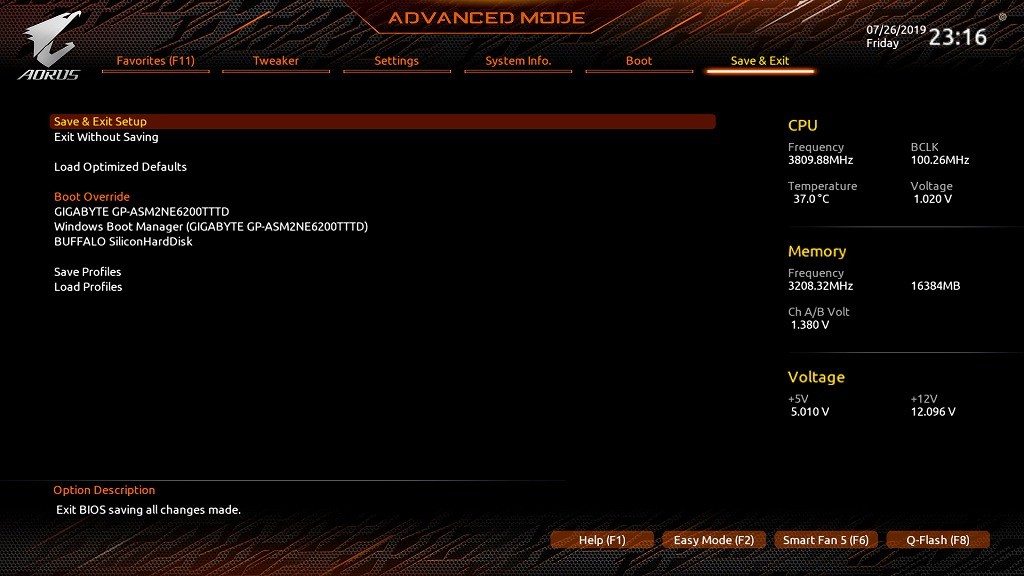Image resolution: width=1024 pixels, height=576 pixels.
Task: Switch to the Favorites (F11) tab
Action: click(x=155, y=61)
